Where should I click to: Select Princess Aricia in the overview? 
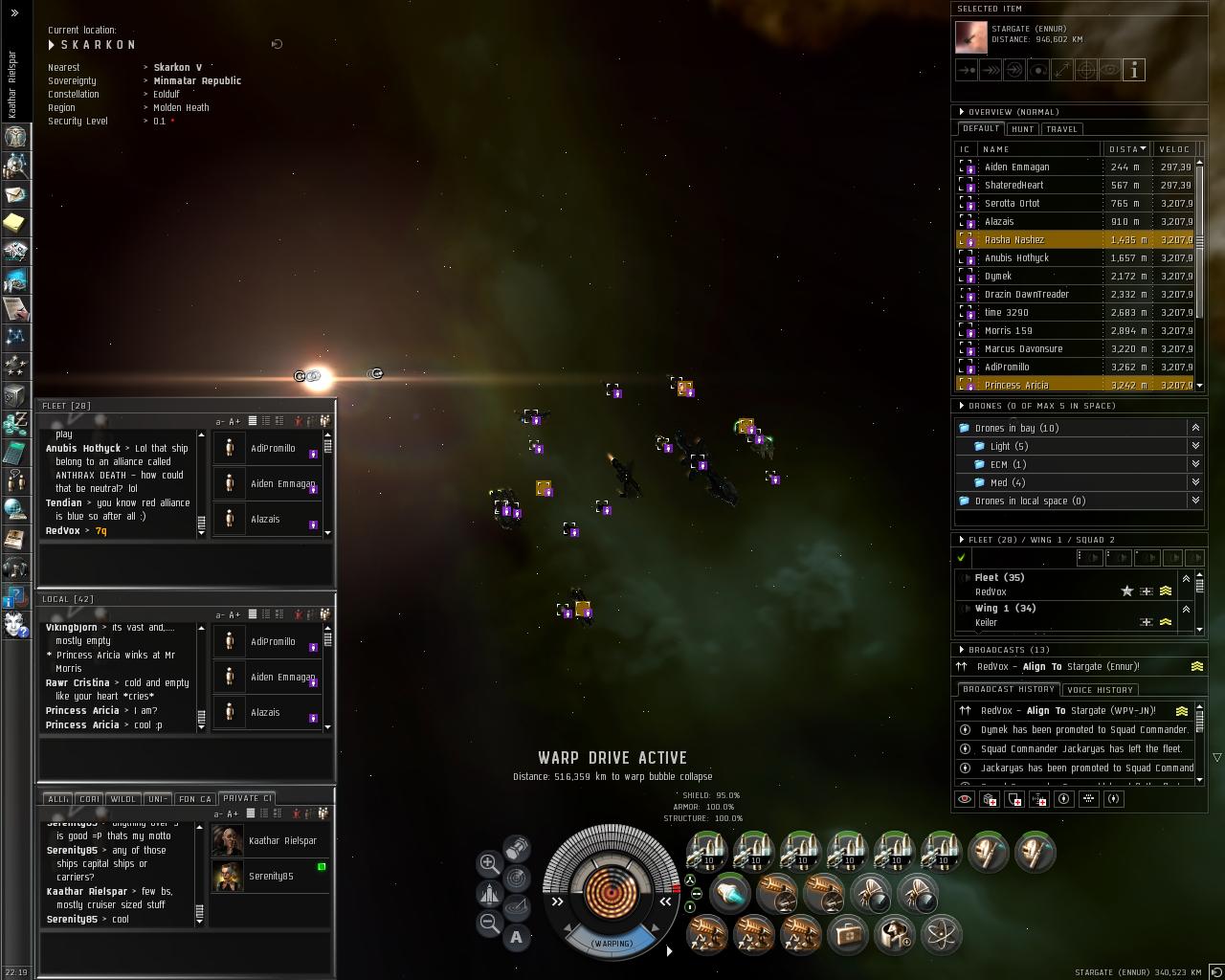coord(1016,386)
